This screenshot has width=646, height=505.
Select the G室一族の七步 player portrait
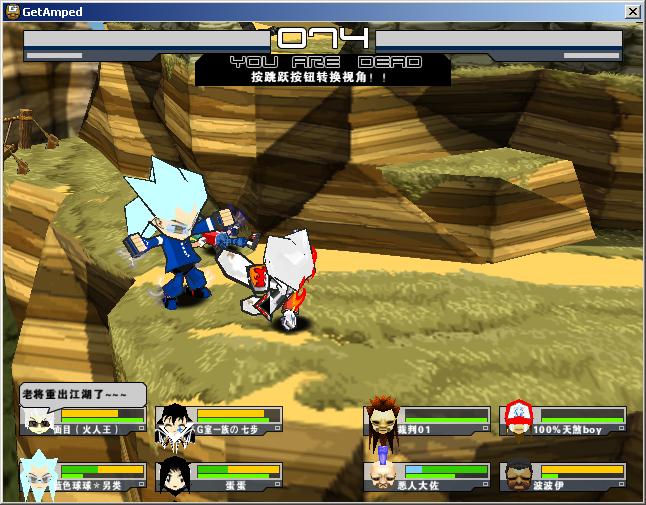(x=174, y=421)
